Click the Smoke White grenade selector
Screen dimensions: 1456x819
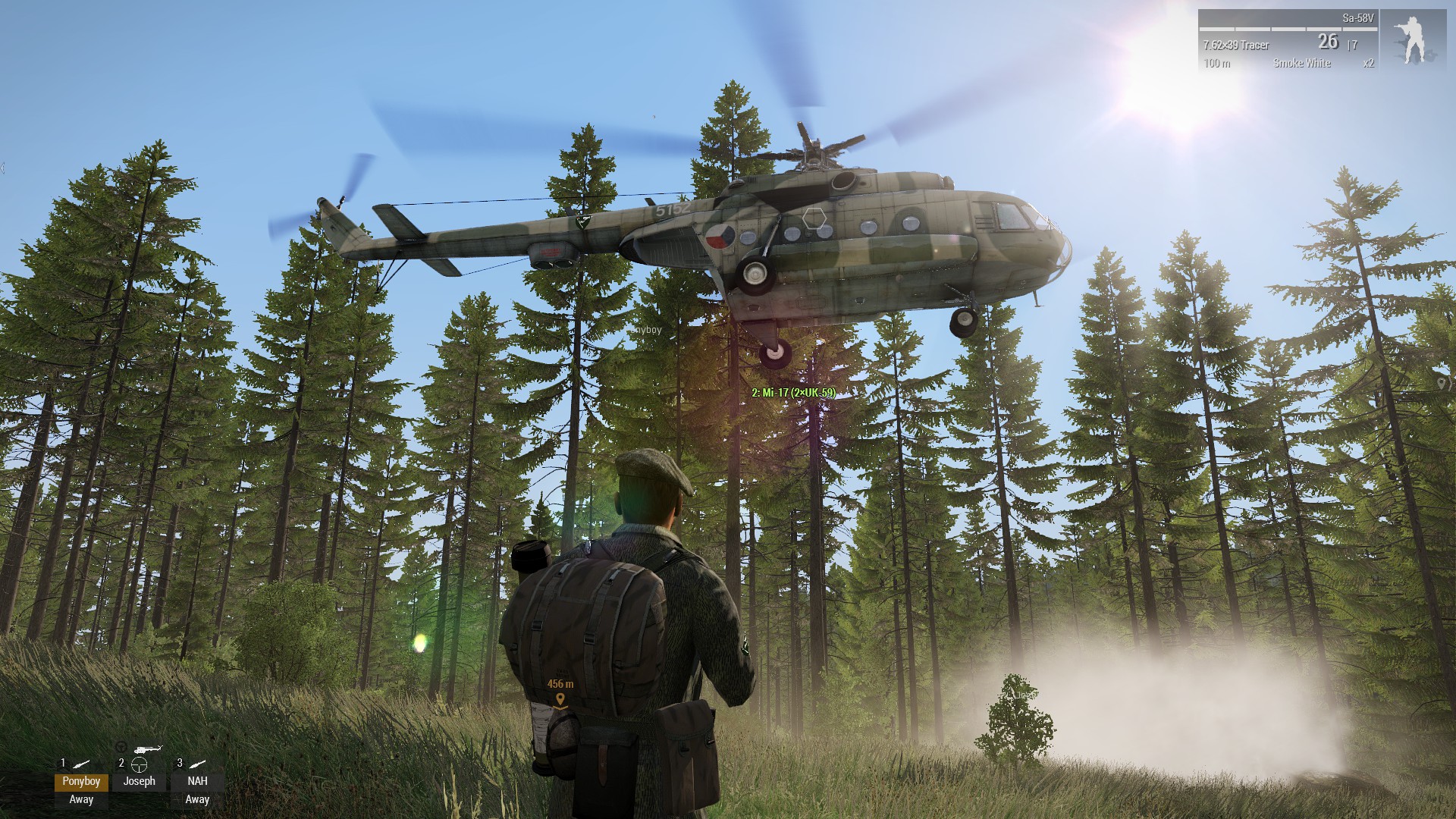tap(1301, 63)
